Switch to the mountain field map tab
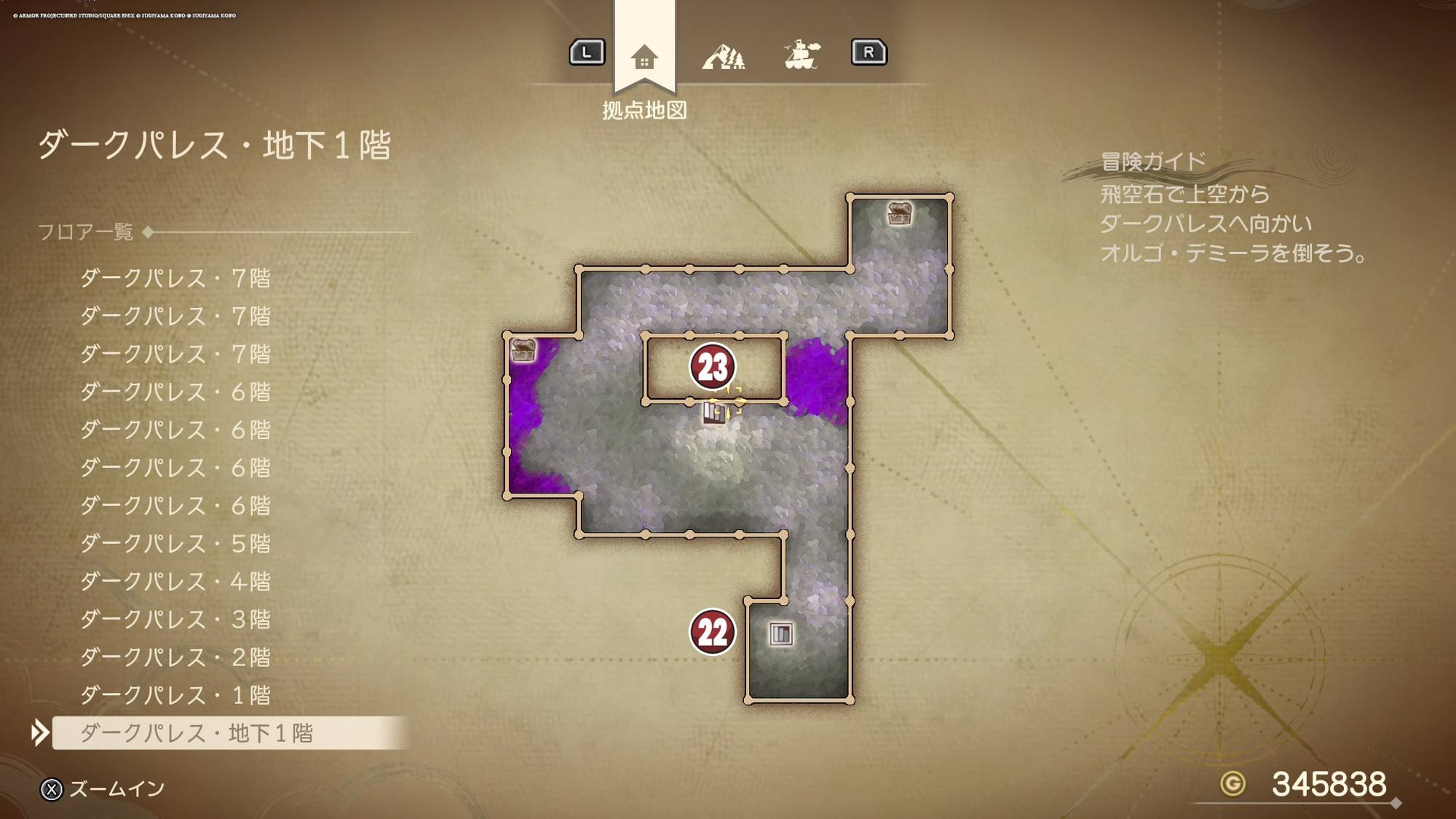 pos(723,57)
